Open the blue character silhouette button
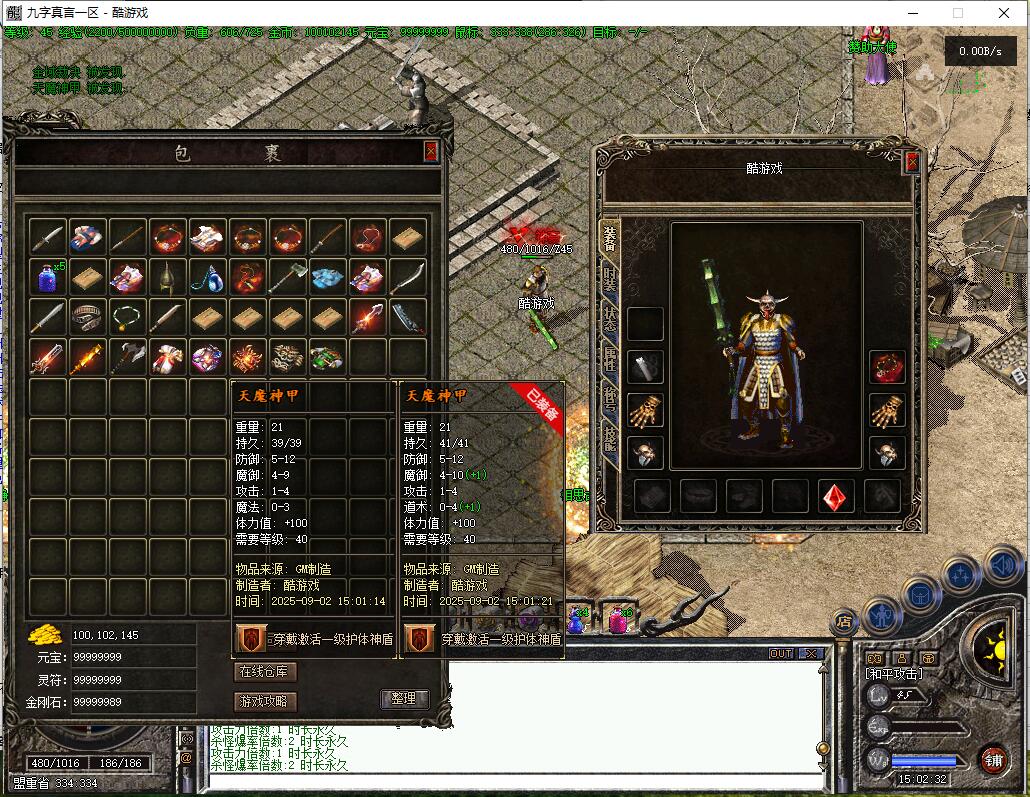1030x797 pixels. point(883,615)
